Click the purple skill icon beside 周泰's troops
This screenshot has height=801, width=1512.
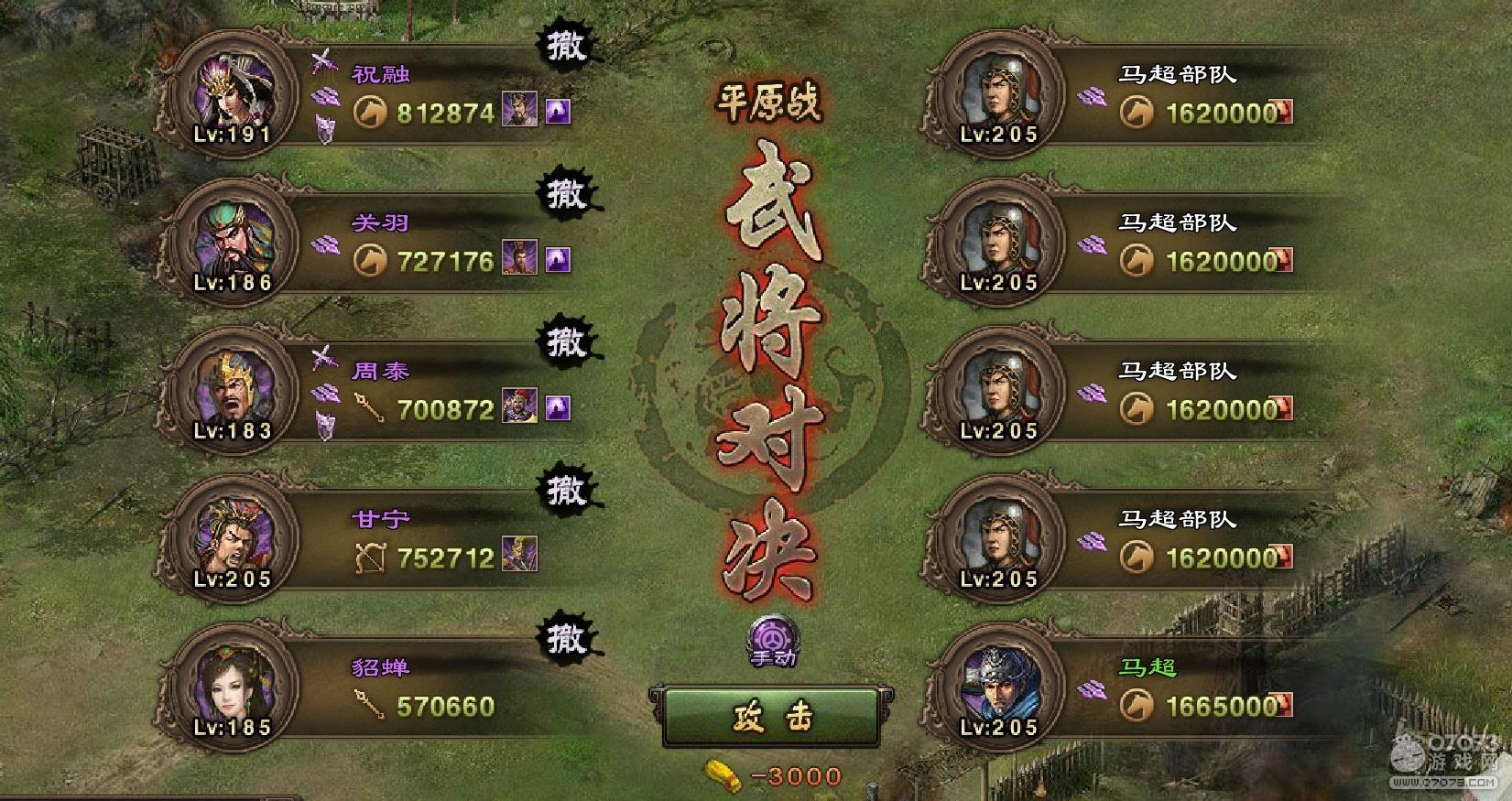coord(558,408)
